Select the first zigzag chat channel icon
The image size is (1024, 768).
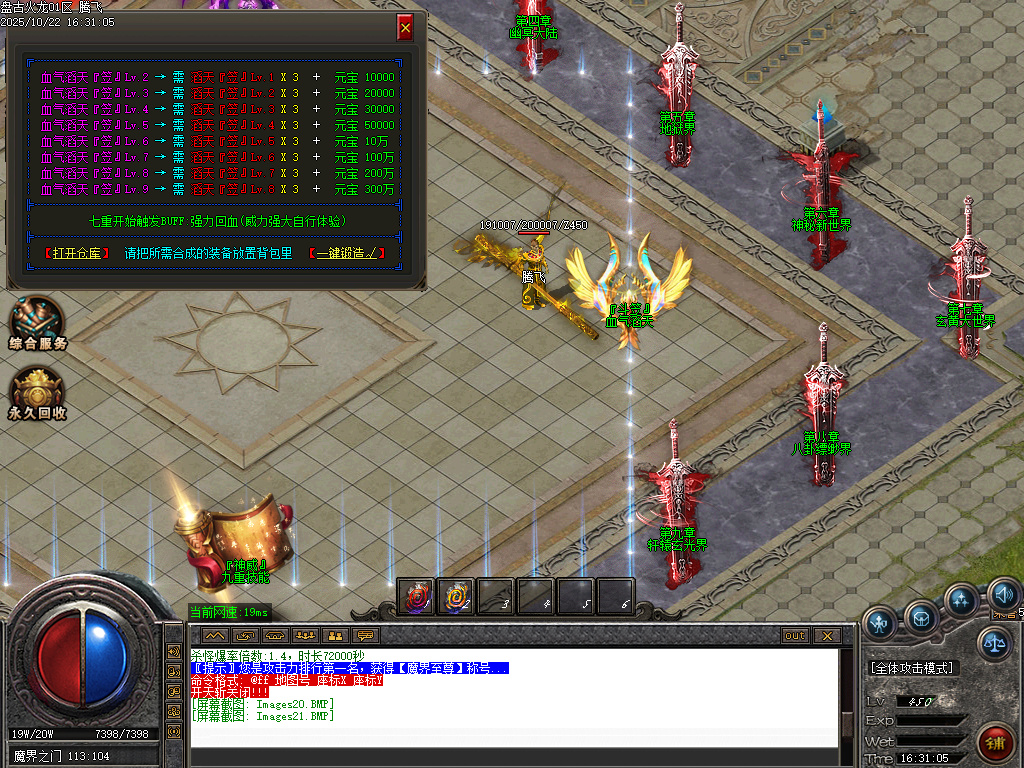click(214, 635)
